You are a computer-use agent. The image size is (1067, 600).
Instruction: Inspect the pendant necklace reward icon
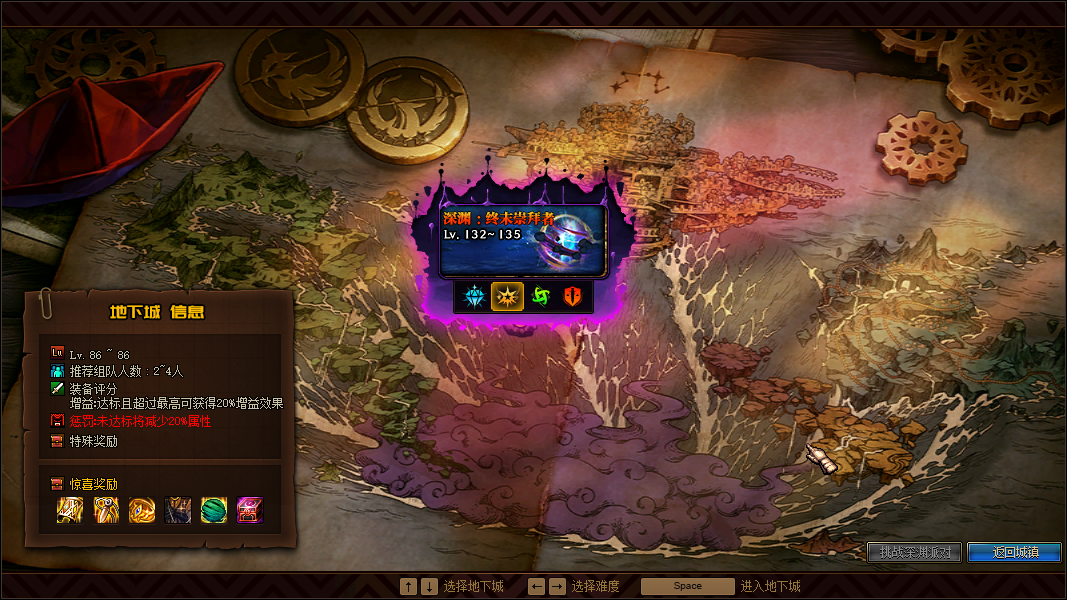106,511
